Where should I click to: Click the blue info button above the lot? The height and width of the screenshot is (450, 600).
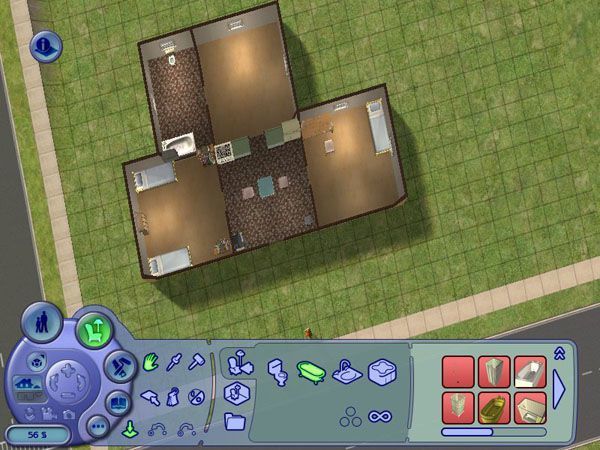(47, 45)
